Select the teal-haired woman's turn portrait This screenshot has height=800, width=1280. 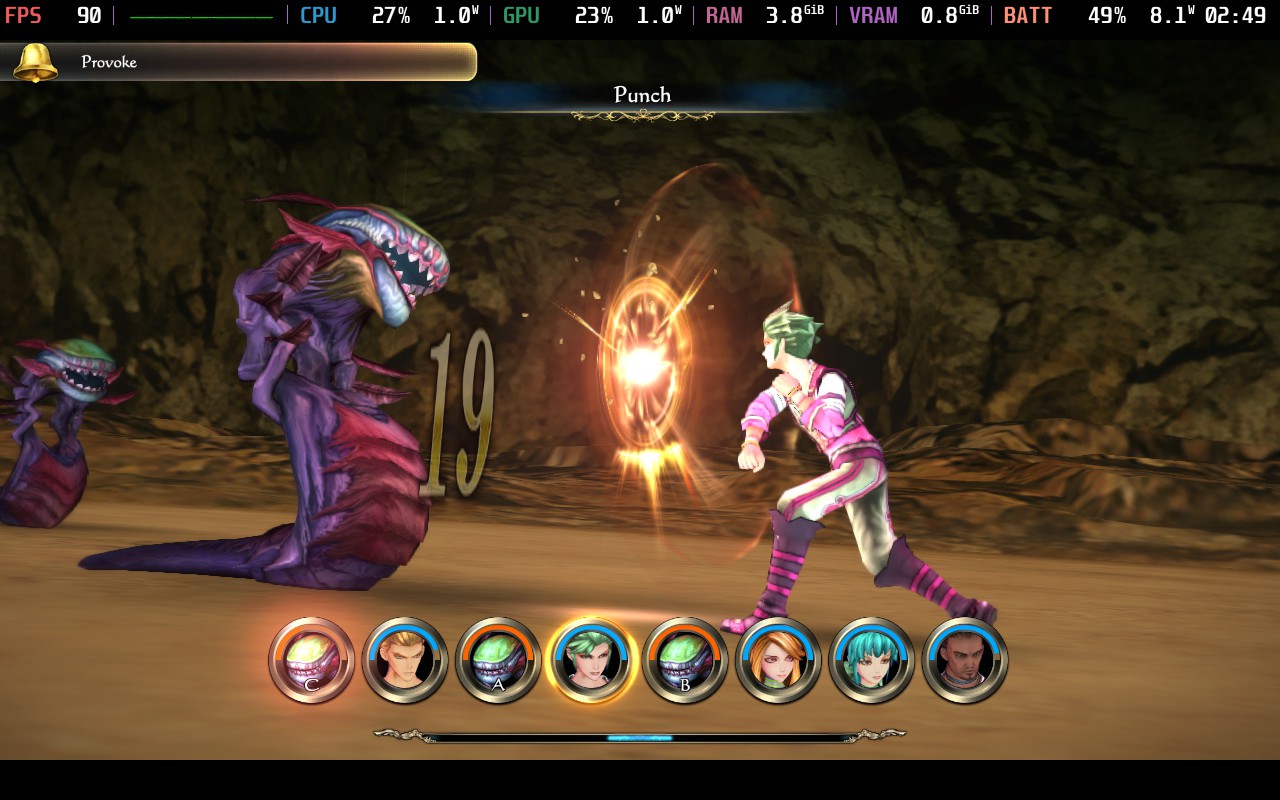pyautogui.click(x=871, y=660)
